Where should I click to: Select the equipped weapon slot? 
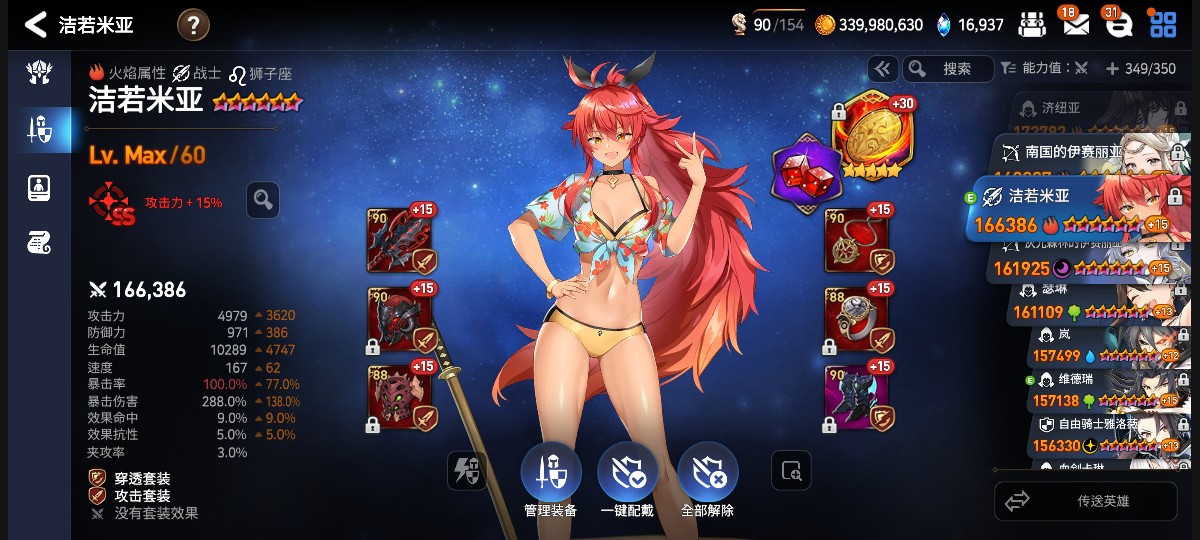pos(401,240)
